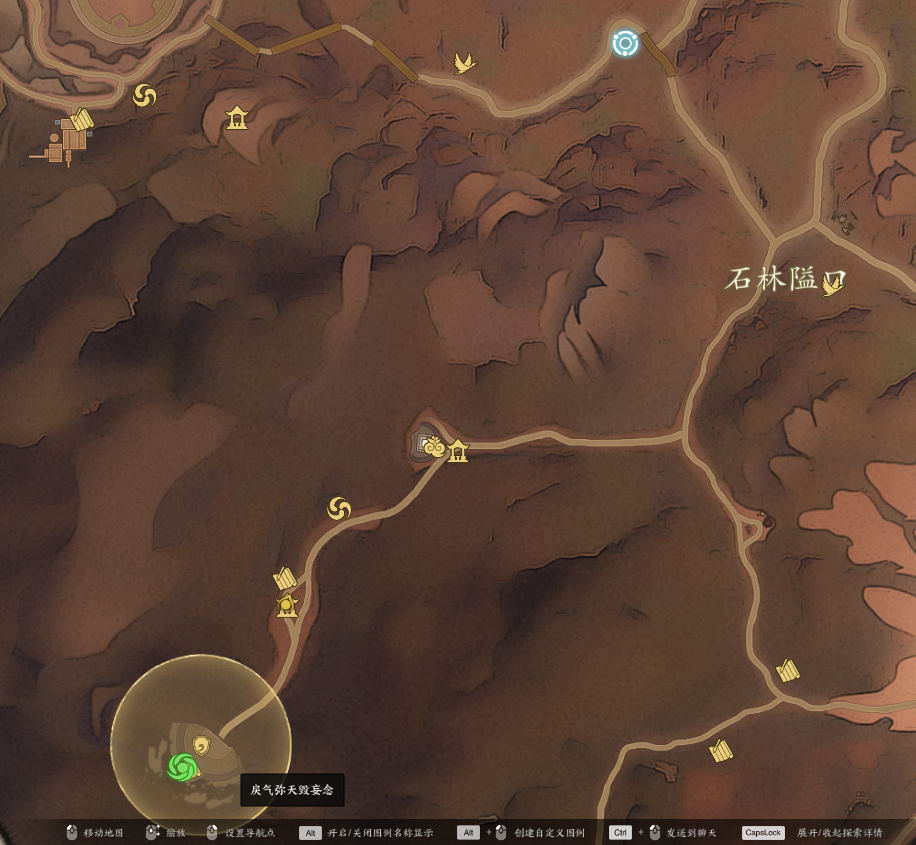Image resolution: width=916 pixels, height=845 pixels.
Task: Select the gold shield marker in highlighted circle
Action: (203, 744)
